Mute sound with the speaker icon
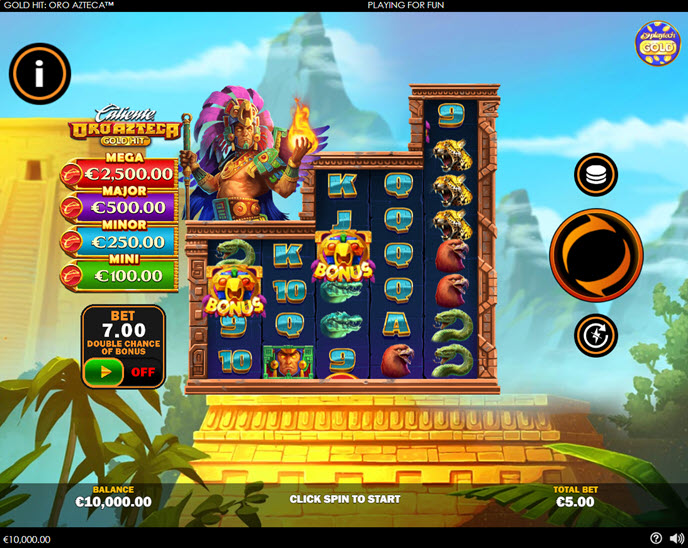 (x=675, y=539)
